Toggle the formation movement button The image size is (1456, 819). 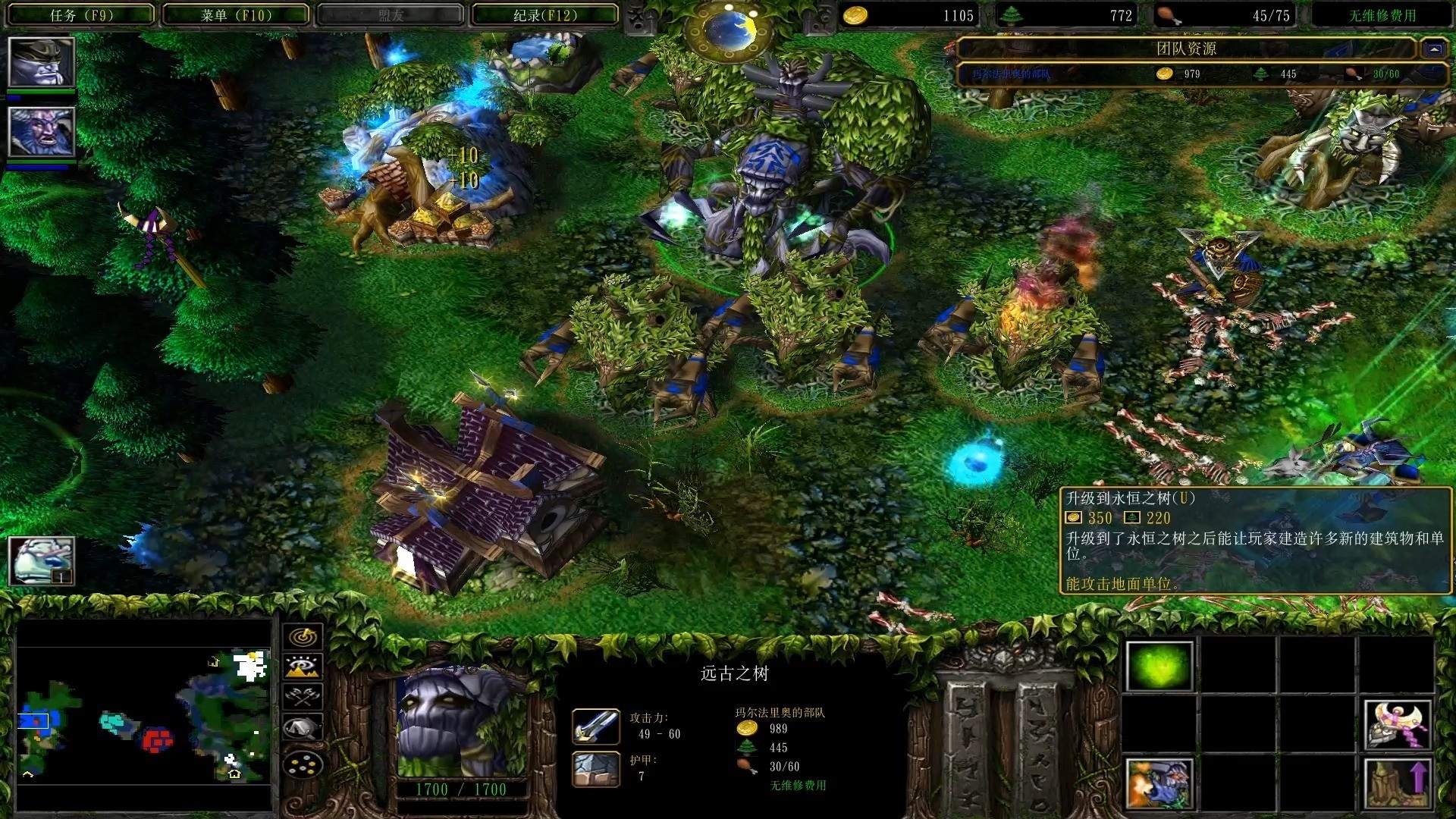click(303, 766)
